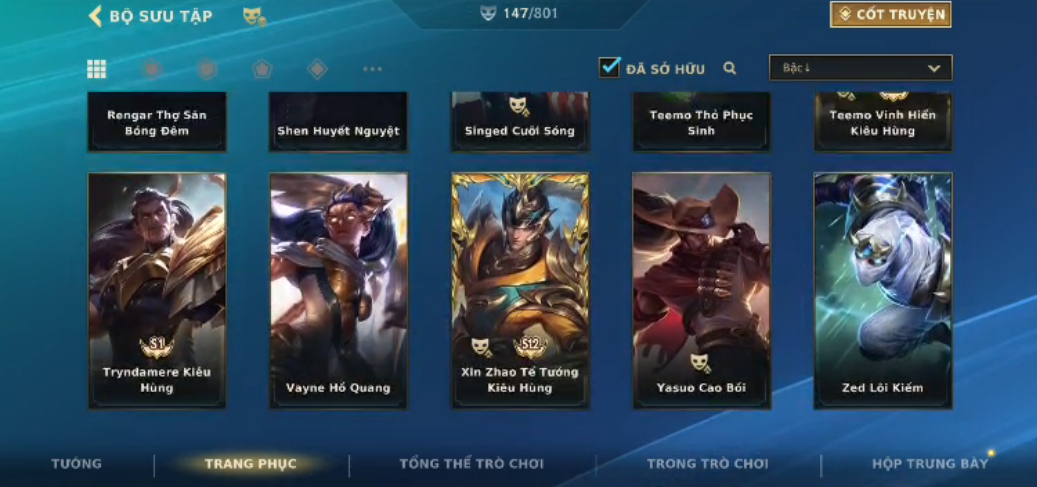Select the grid view filter icon
This screenshot has width=1037, height=487.
tap(97, 69)
